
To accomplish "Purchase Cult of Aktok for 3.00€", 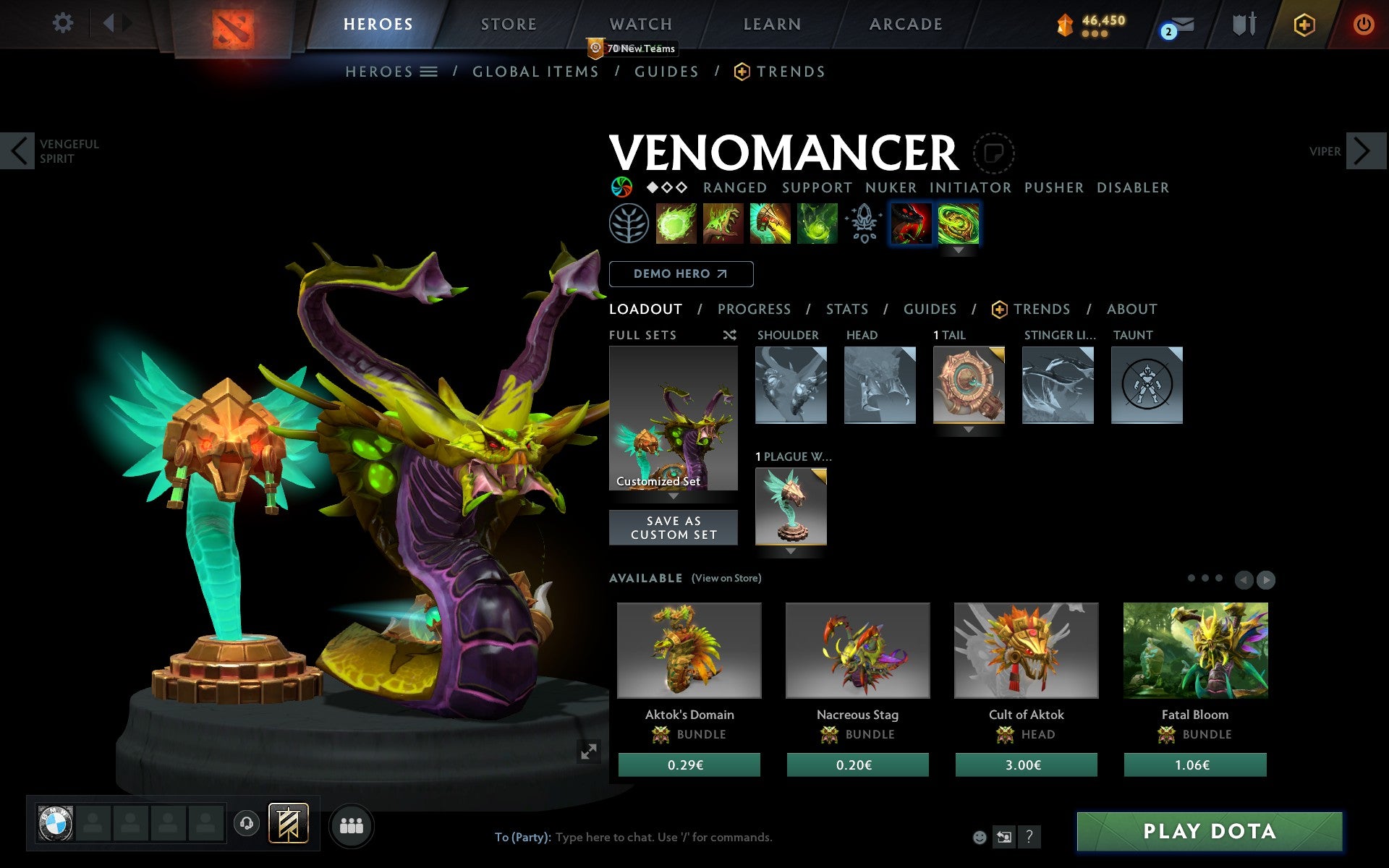I will (1026, 765).
